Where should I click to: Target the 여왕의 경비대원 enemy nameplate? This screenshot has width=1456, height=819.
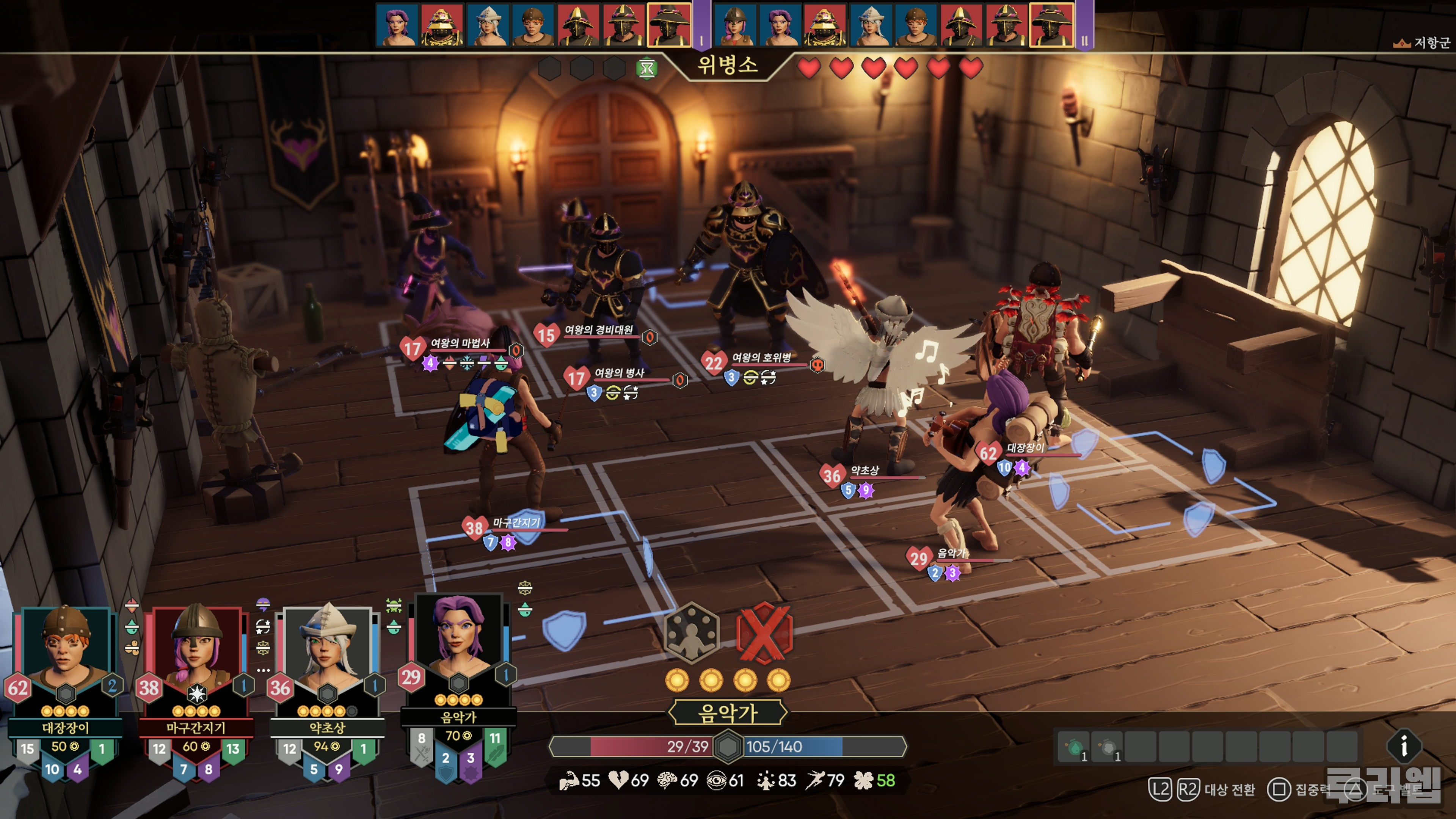point(598,330)
